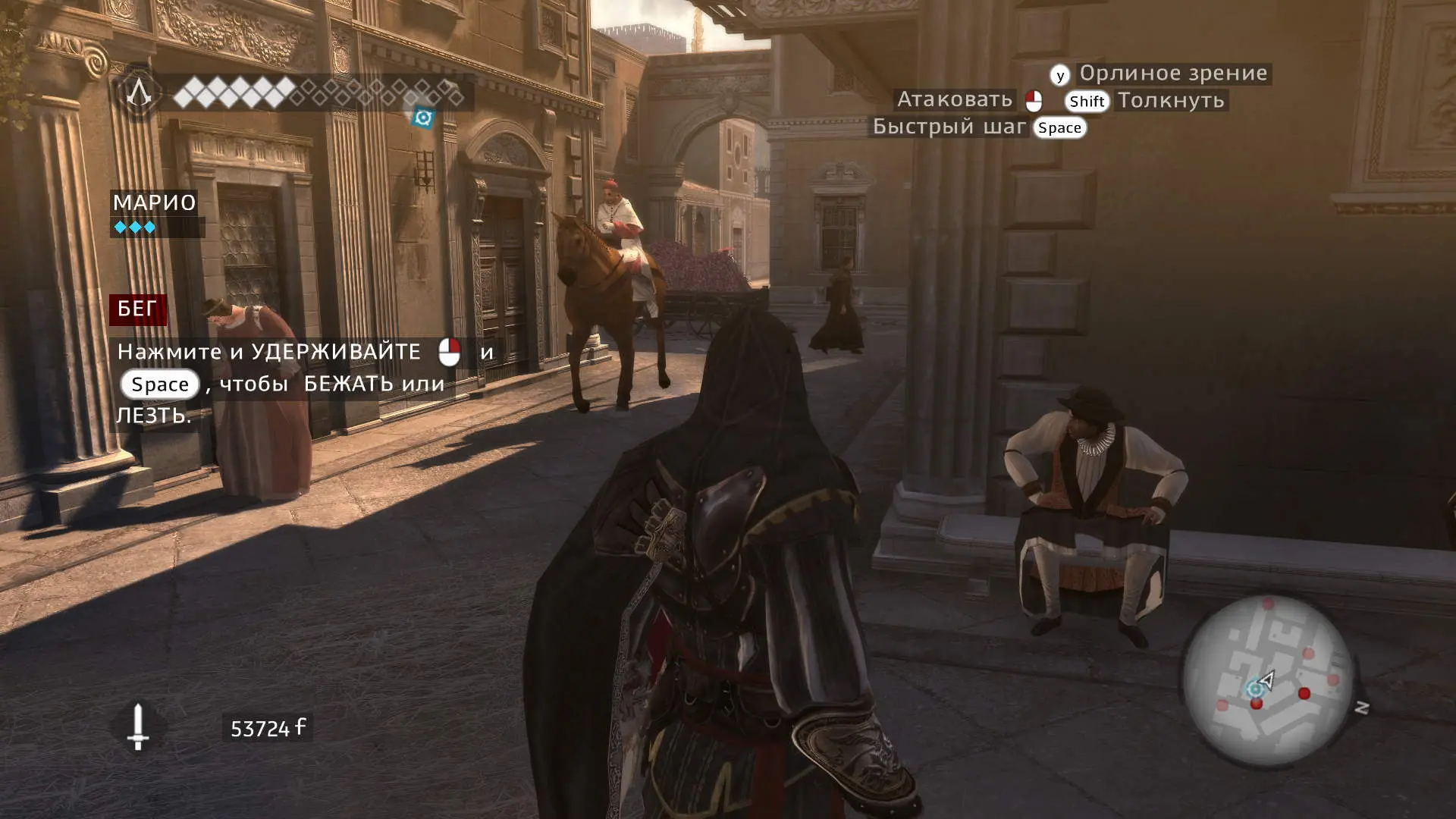1456x819 pixels.
Task: Select the equipped sword weapon icon
Action: pos(137,726)
